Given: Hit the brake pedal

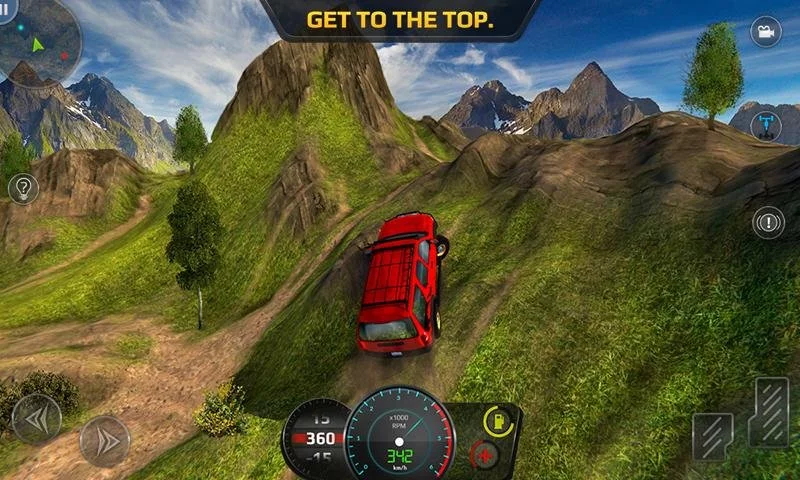Looking at the screenshot, I should (712, 438).
